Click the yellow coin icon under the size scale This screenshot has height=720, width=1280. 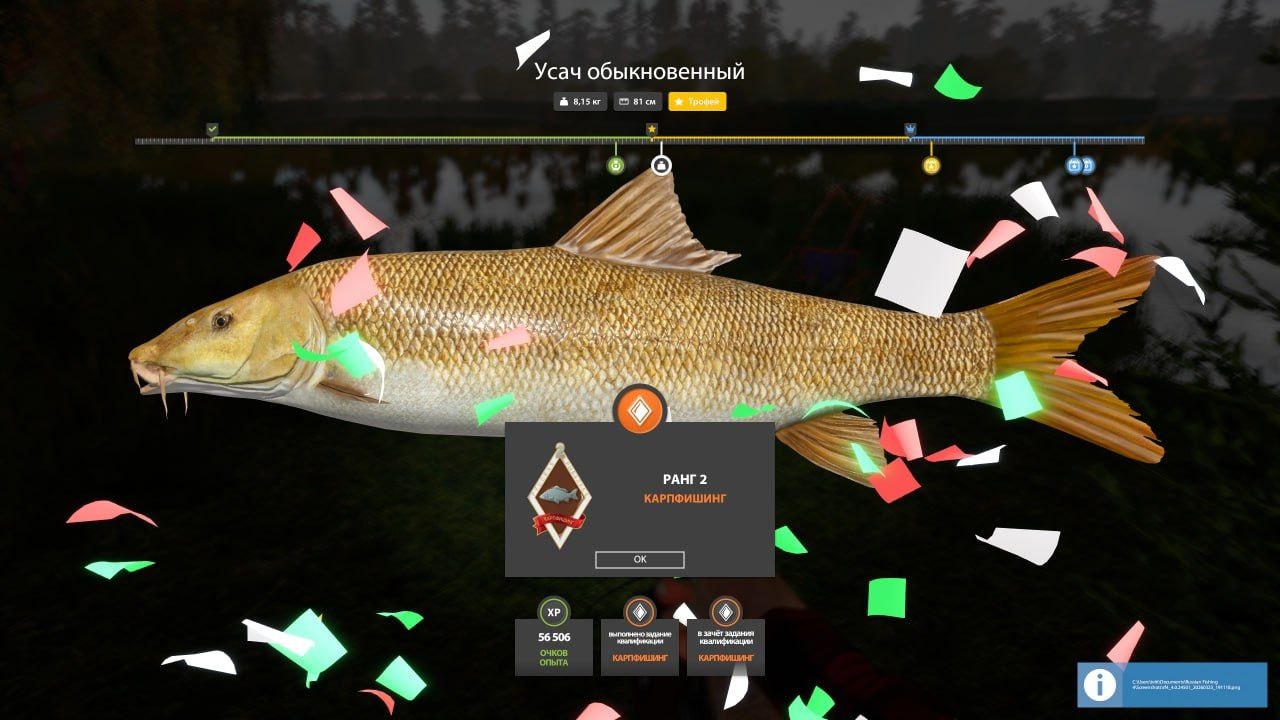(x=932, y=166)
